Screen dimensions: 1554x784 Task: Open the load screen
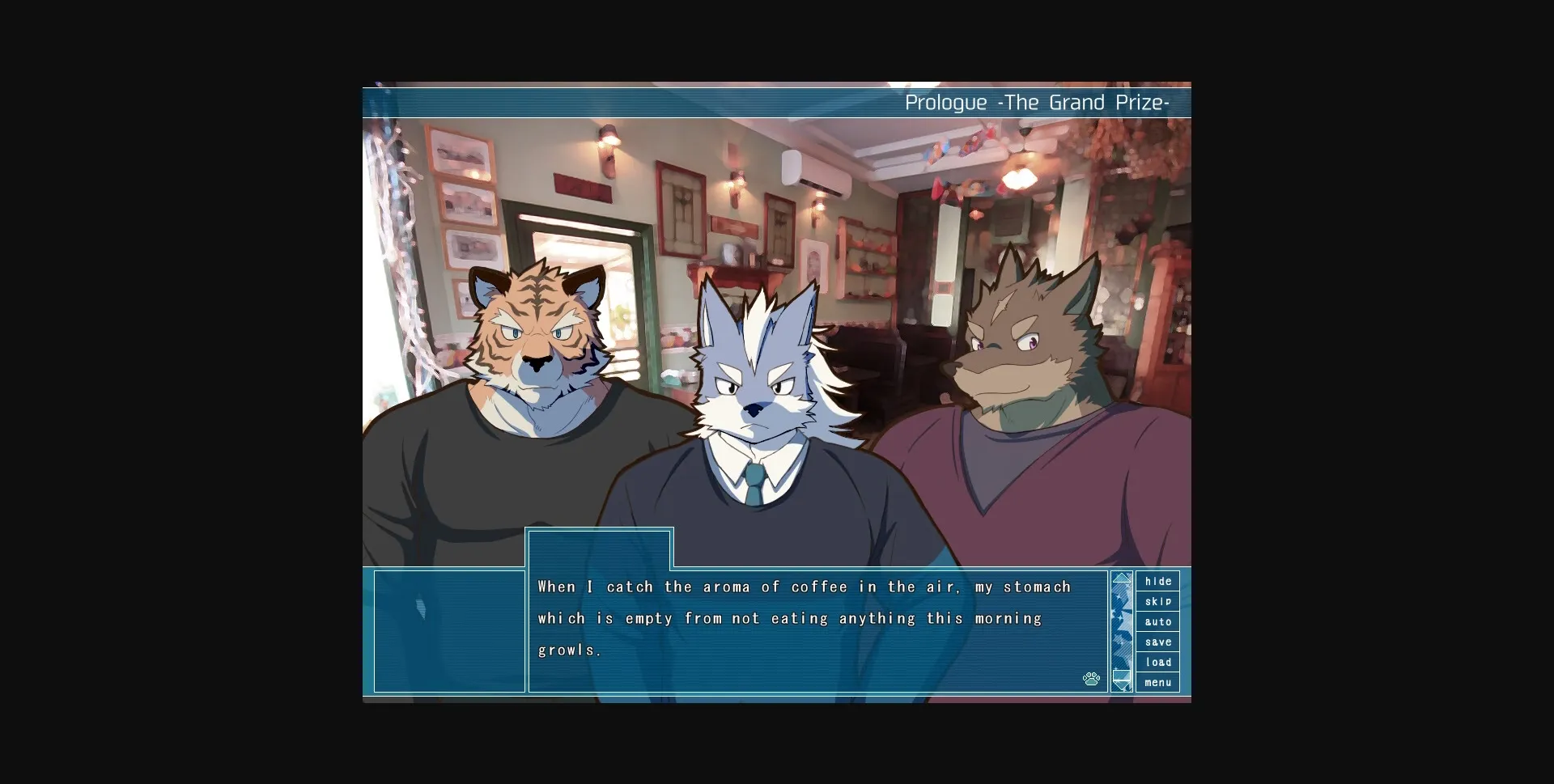click(x=1158, y=662)
